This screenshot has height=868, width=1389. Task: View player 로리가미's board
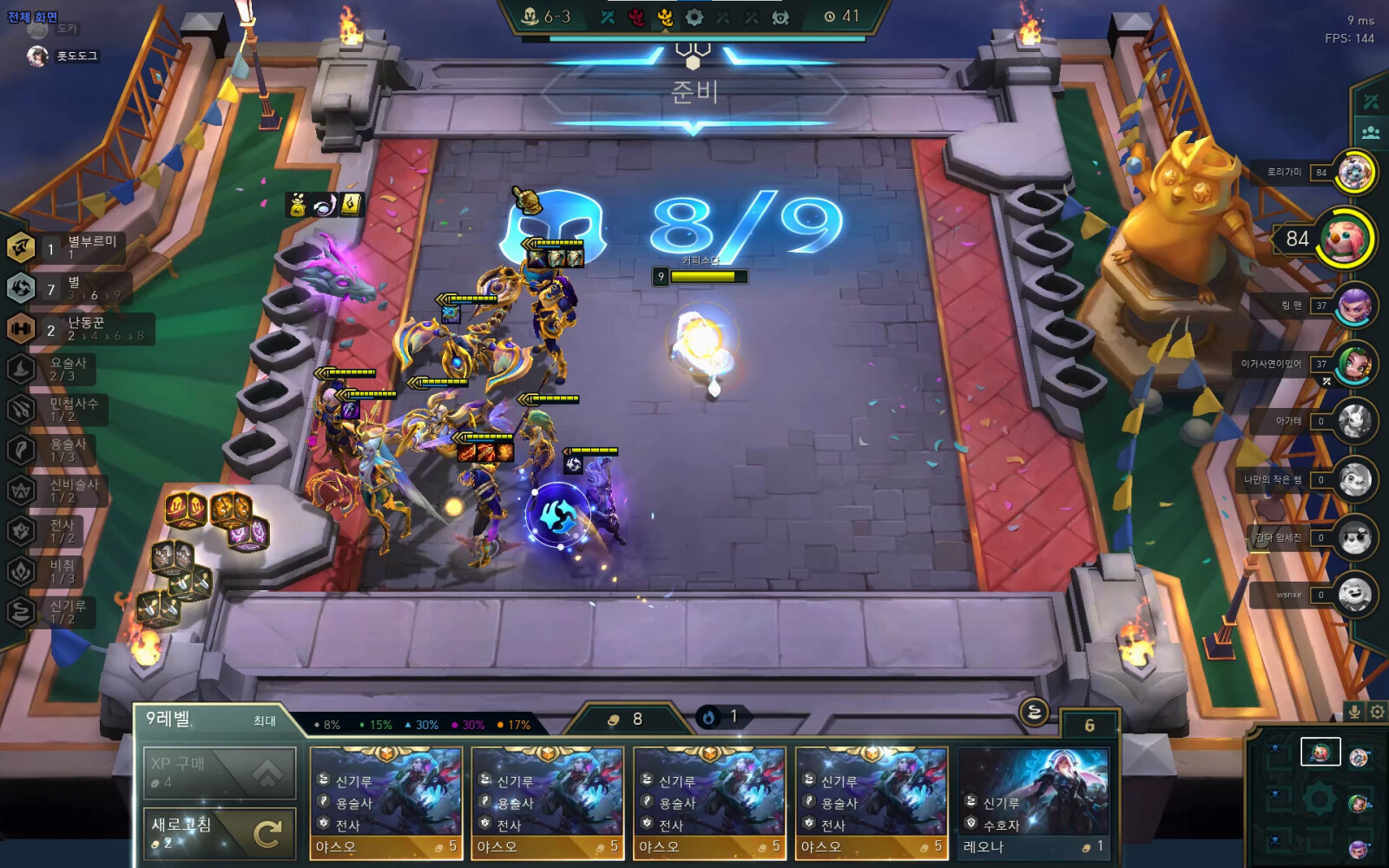tap(1353, 173)
